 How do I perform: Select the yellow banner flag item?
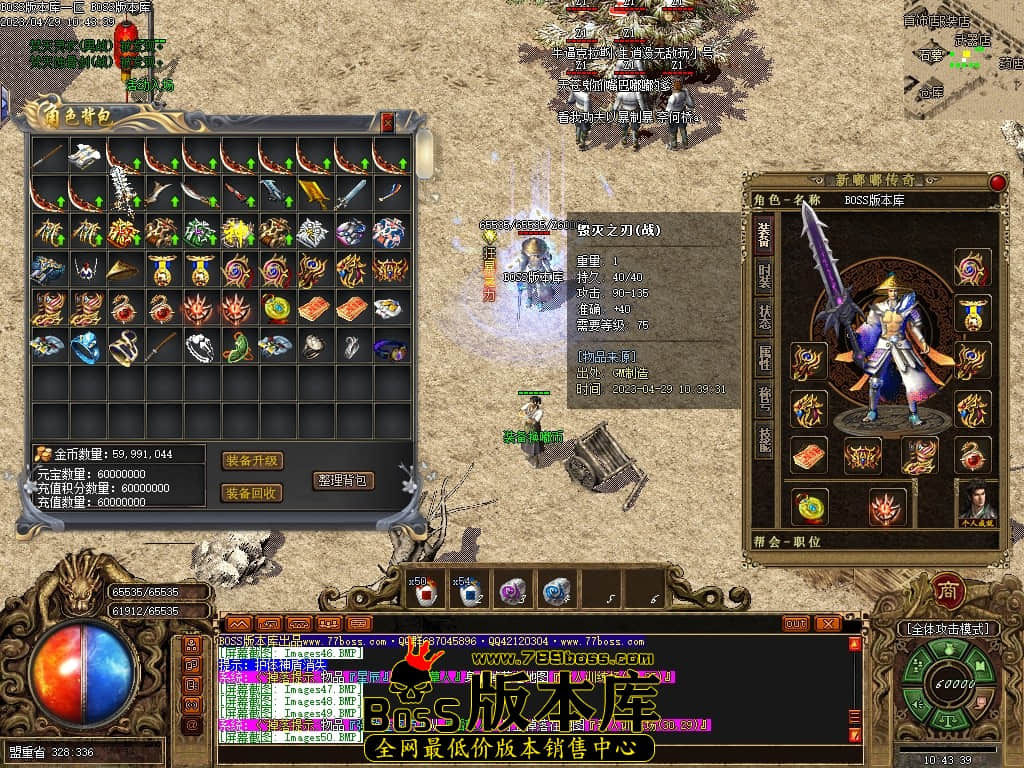(313, 194)
